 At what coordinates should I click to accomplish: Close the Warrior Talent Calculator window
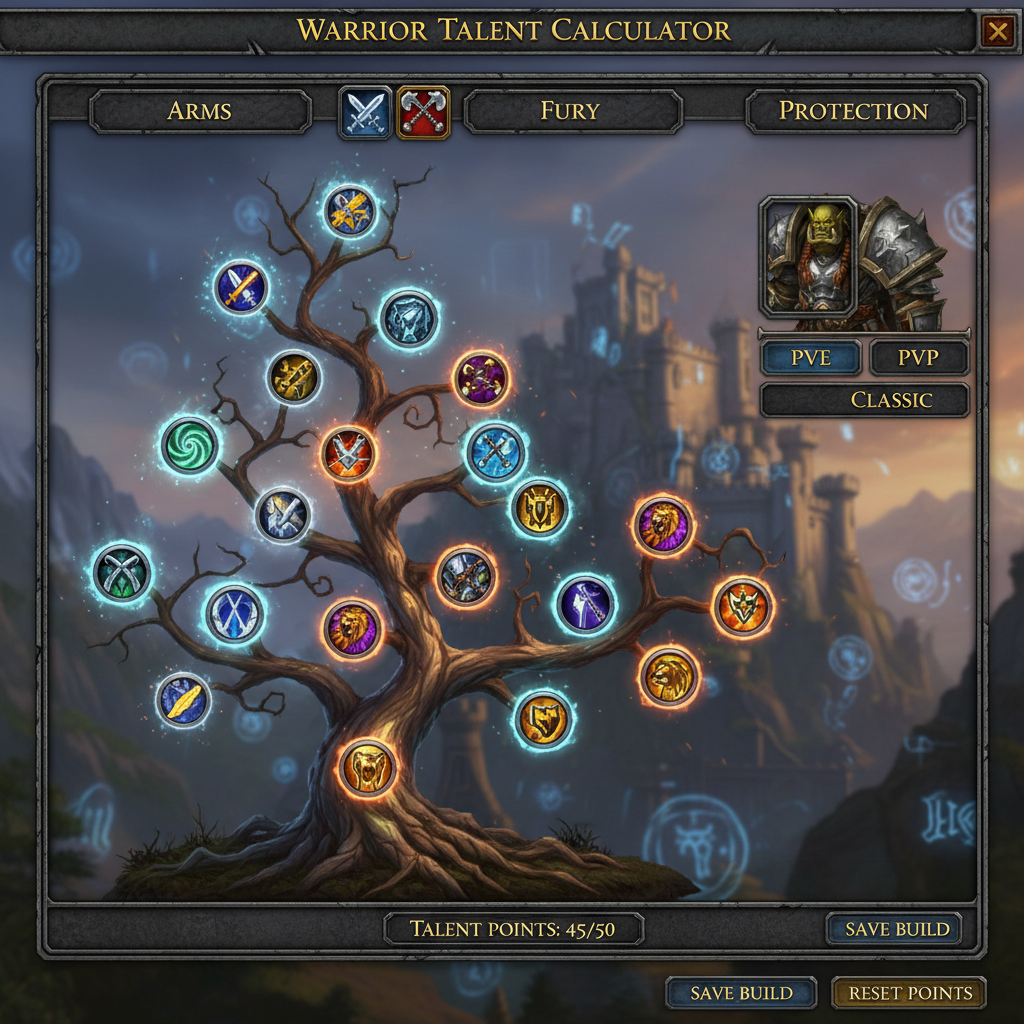pos(997,32)
